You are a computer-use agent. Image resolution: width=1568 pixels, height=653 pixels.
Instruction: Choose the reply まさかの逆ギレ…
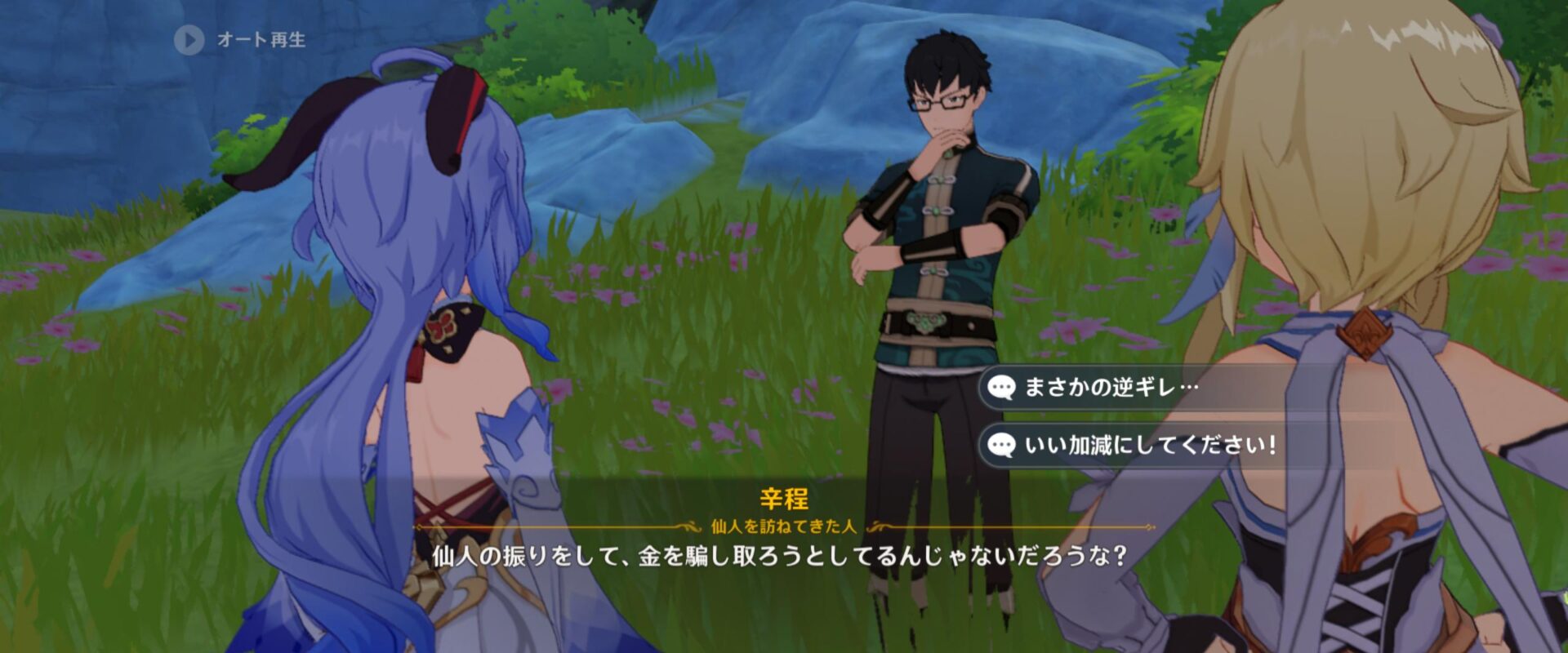pyautogui.click(x=1111, y=387)
